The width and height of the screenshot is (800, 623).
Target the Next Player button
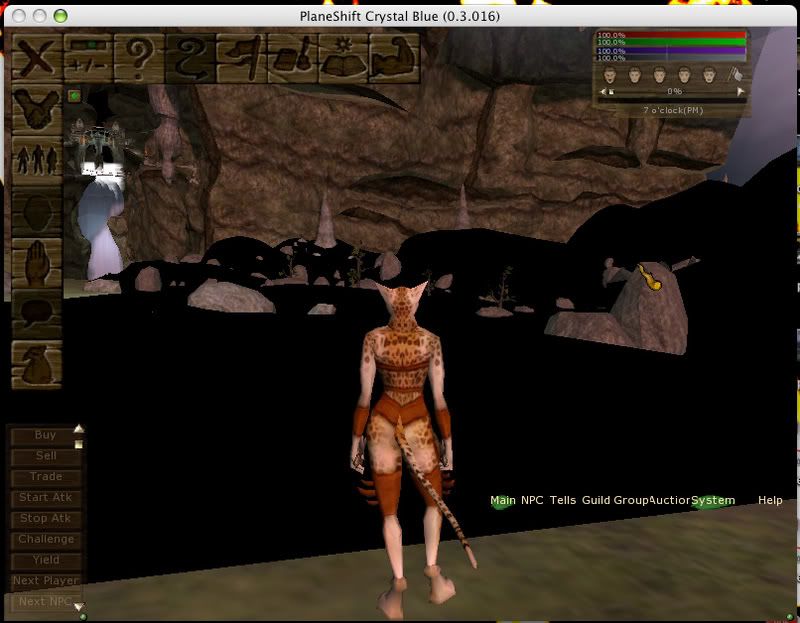coord(45,581)
